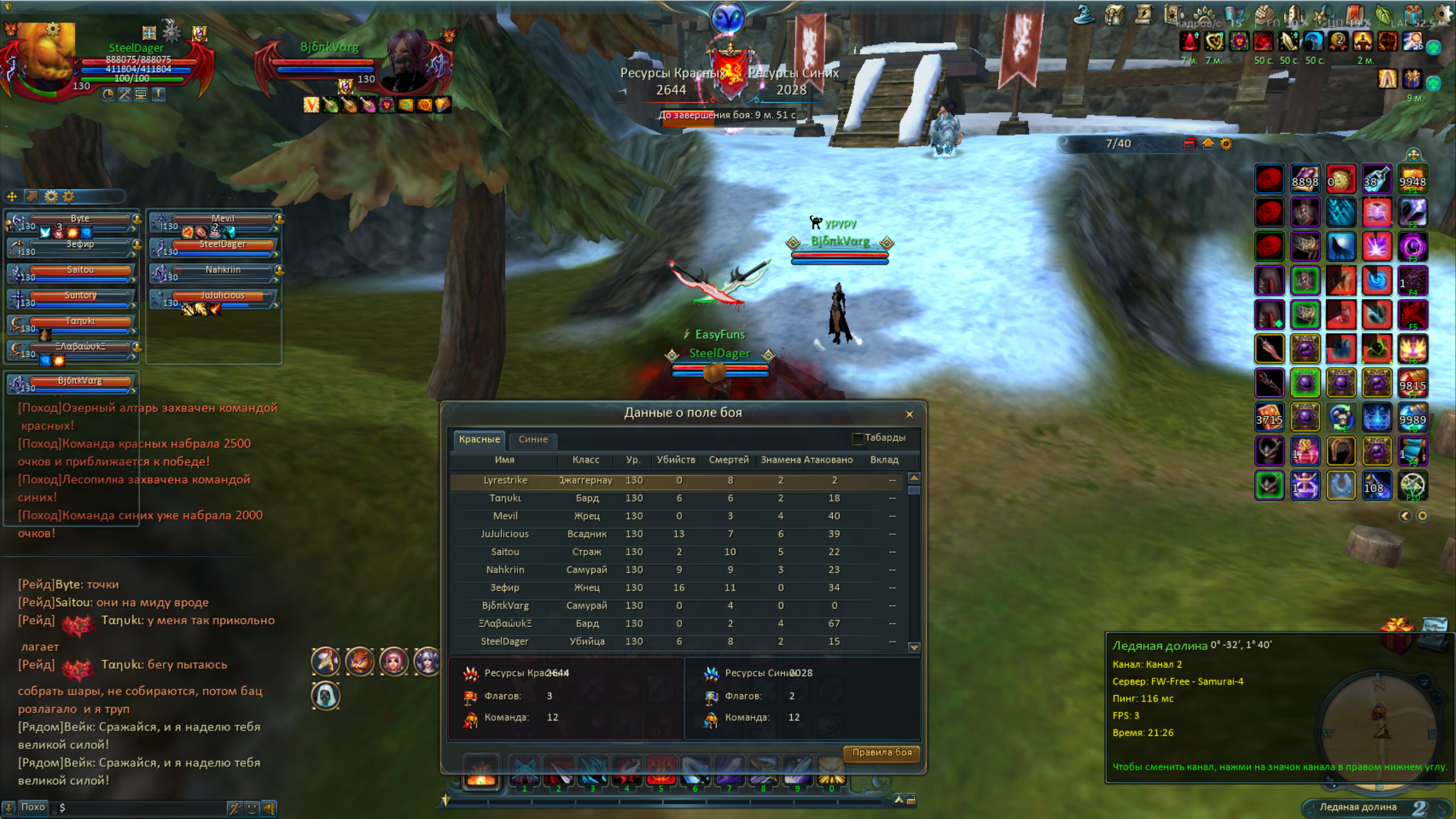Image resolution: width=1456 pixels, height=819 pixels.
Task: Select the Красные team tab
Action: tap(479, 439)
